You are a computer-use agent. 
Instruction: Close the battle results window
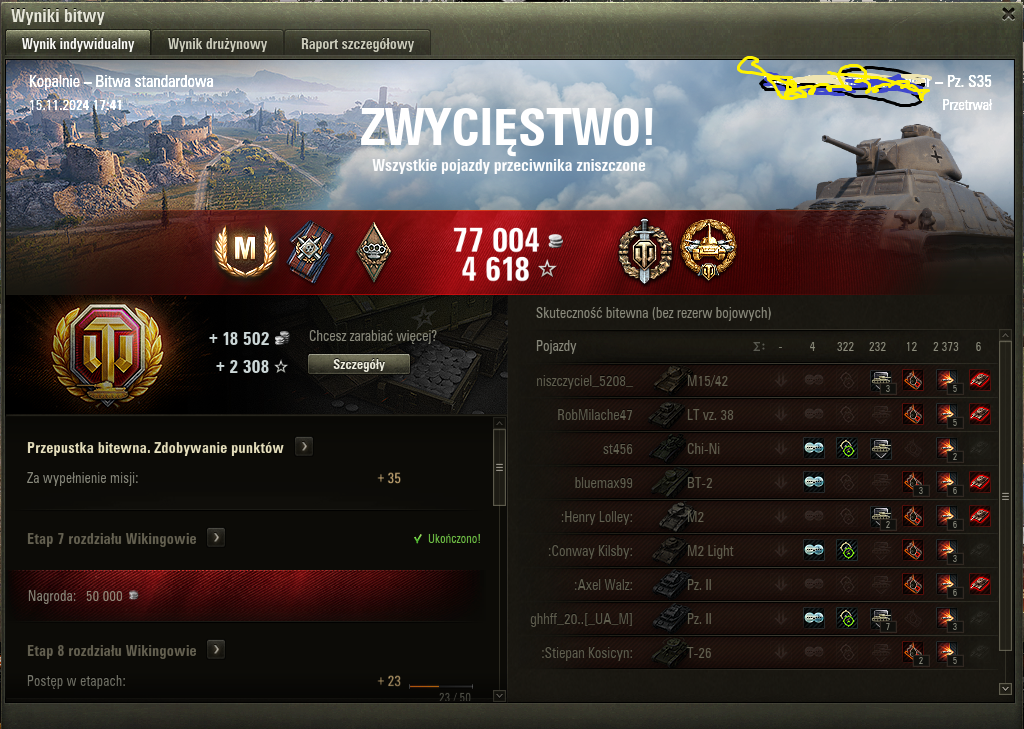tap(1007, 14)
